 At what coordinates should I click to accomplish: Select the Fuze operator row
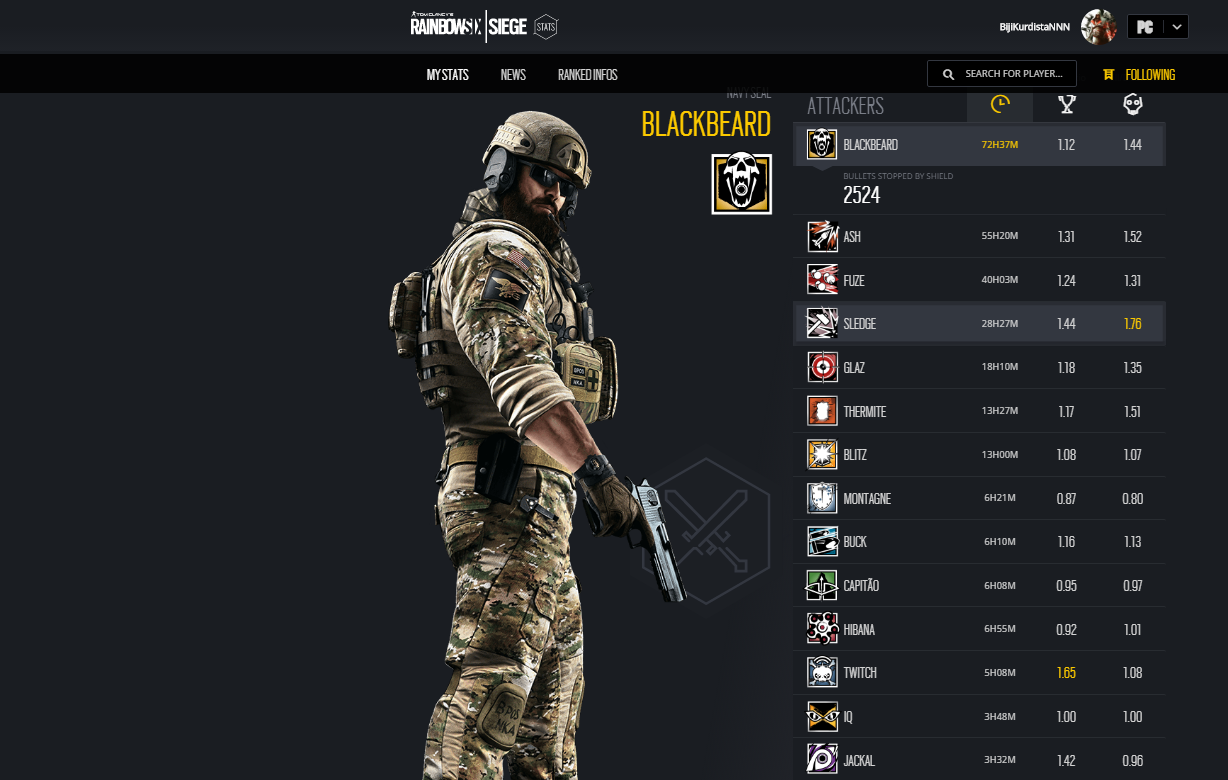[979, 280]
